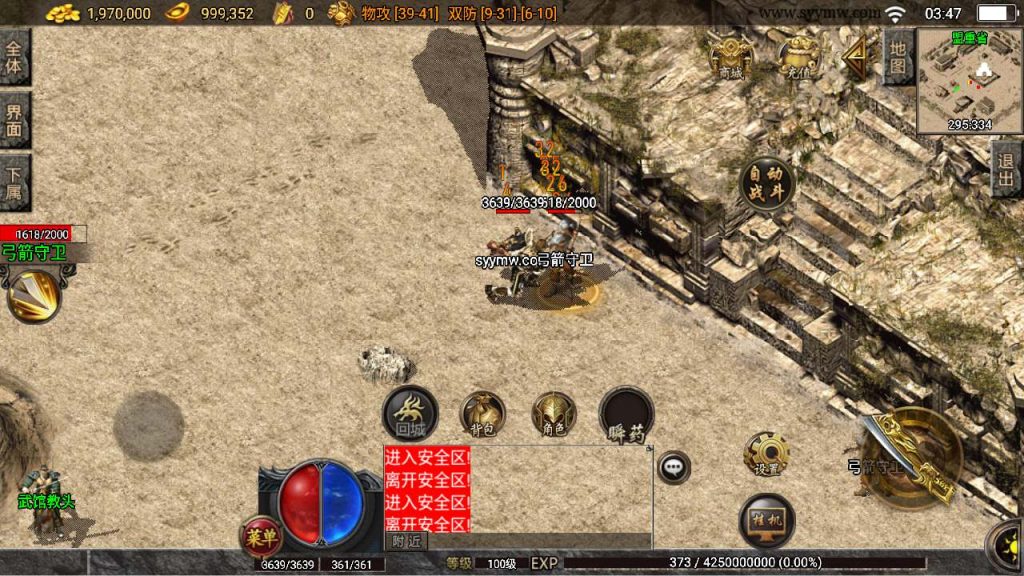Toggle 自动战斗 auto-battle
Screen dimensions: 1024x576
point(767,184)
